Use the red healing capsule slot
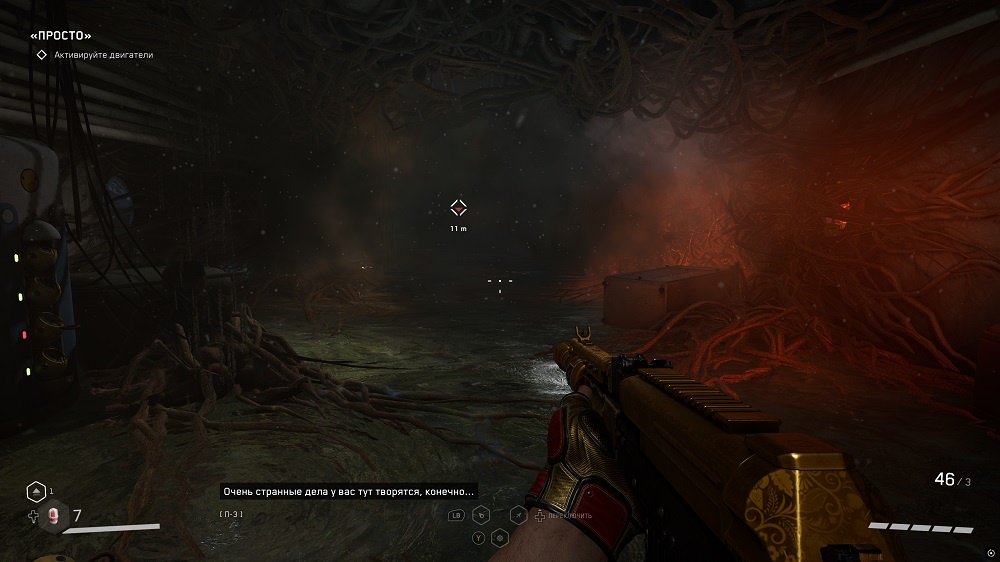The width and height of the screenshot is (1000, 562). pyautogui.click(x=53, y=517)
